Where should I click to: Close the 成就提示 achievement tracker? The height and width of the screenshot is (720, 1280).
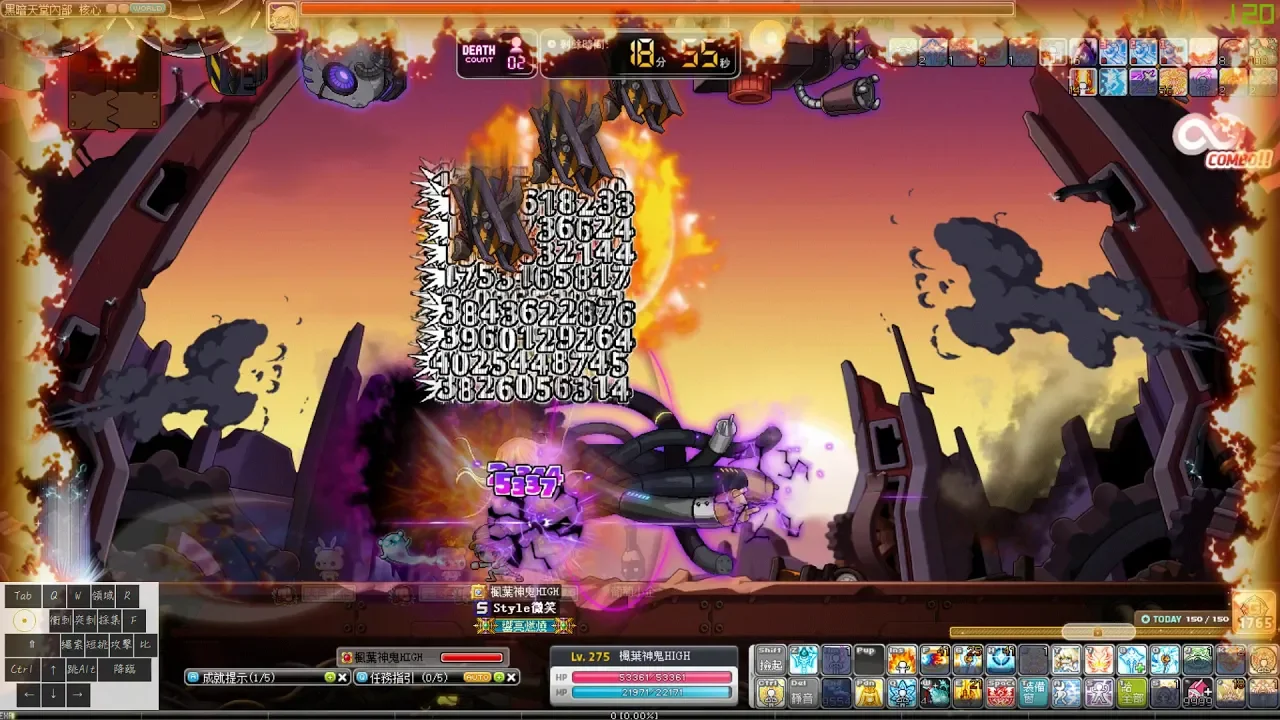[x=343, y=677]
